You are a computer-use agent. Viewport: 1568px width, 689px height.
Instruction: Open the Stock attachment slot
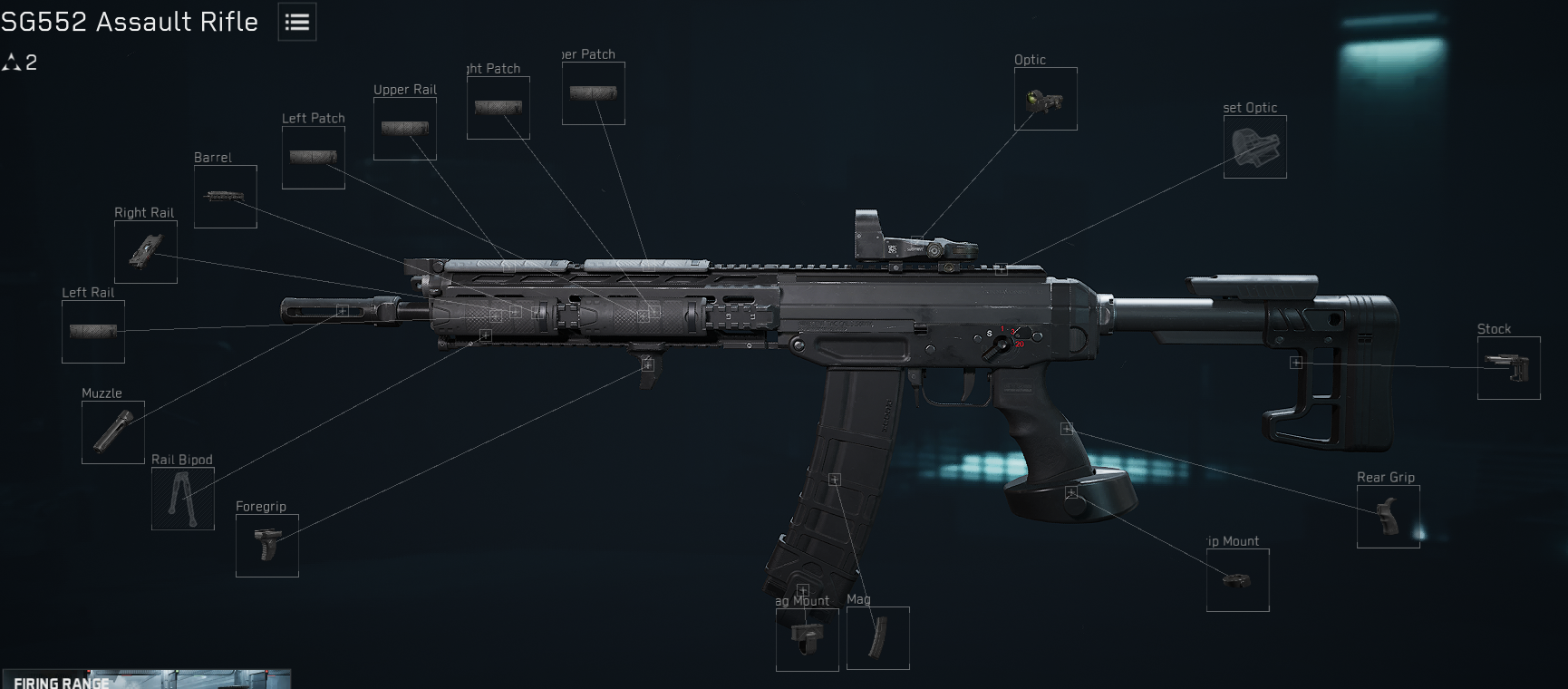coord(1509,368)
